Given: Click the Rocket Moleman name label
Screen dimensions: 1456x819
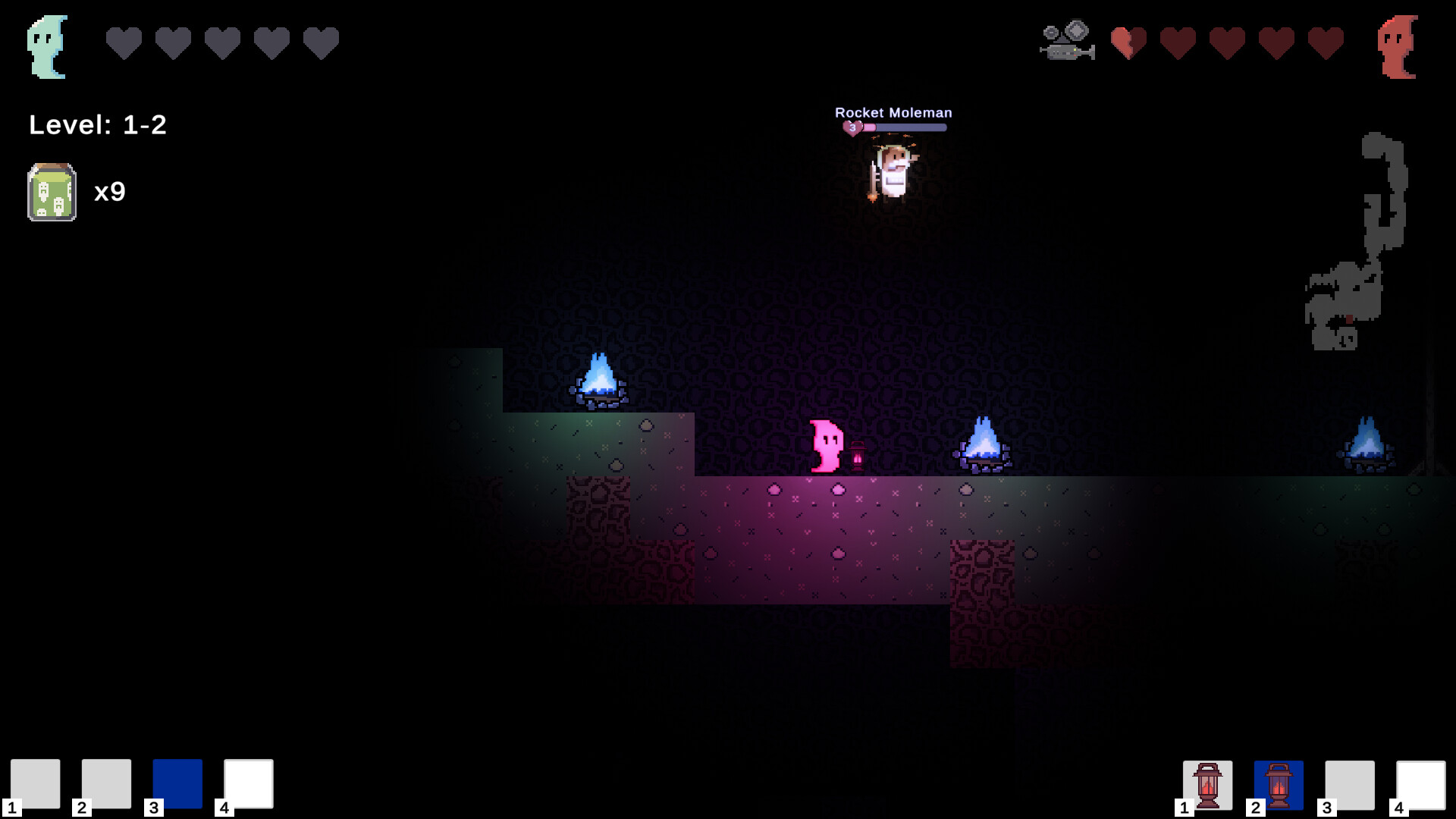Looking at the screenshot, I should click(893, 111).
